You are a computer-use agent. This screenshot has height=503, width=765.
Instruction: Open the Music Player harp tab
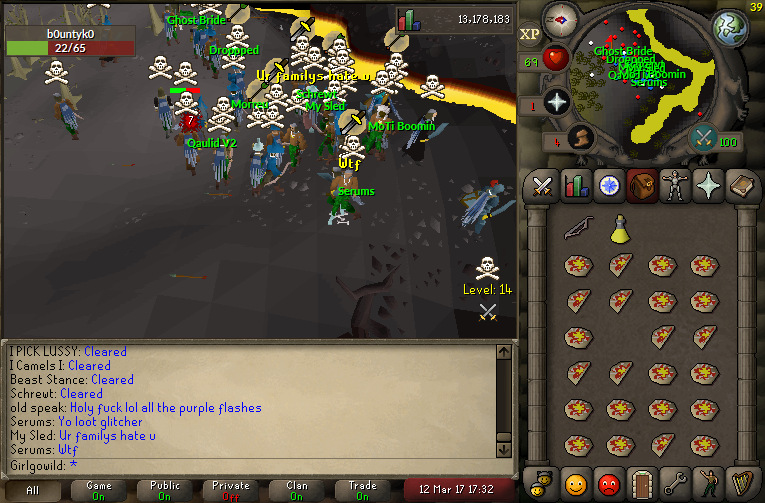pos(741,484)
